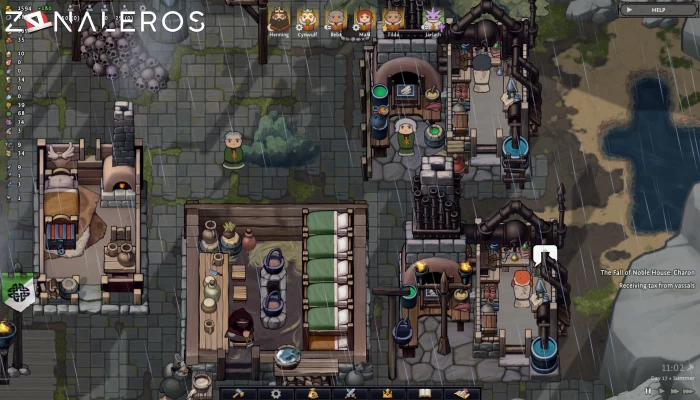Open the map scroll menu
Screen dimensions: 700x400
(x=461, y=393)
